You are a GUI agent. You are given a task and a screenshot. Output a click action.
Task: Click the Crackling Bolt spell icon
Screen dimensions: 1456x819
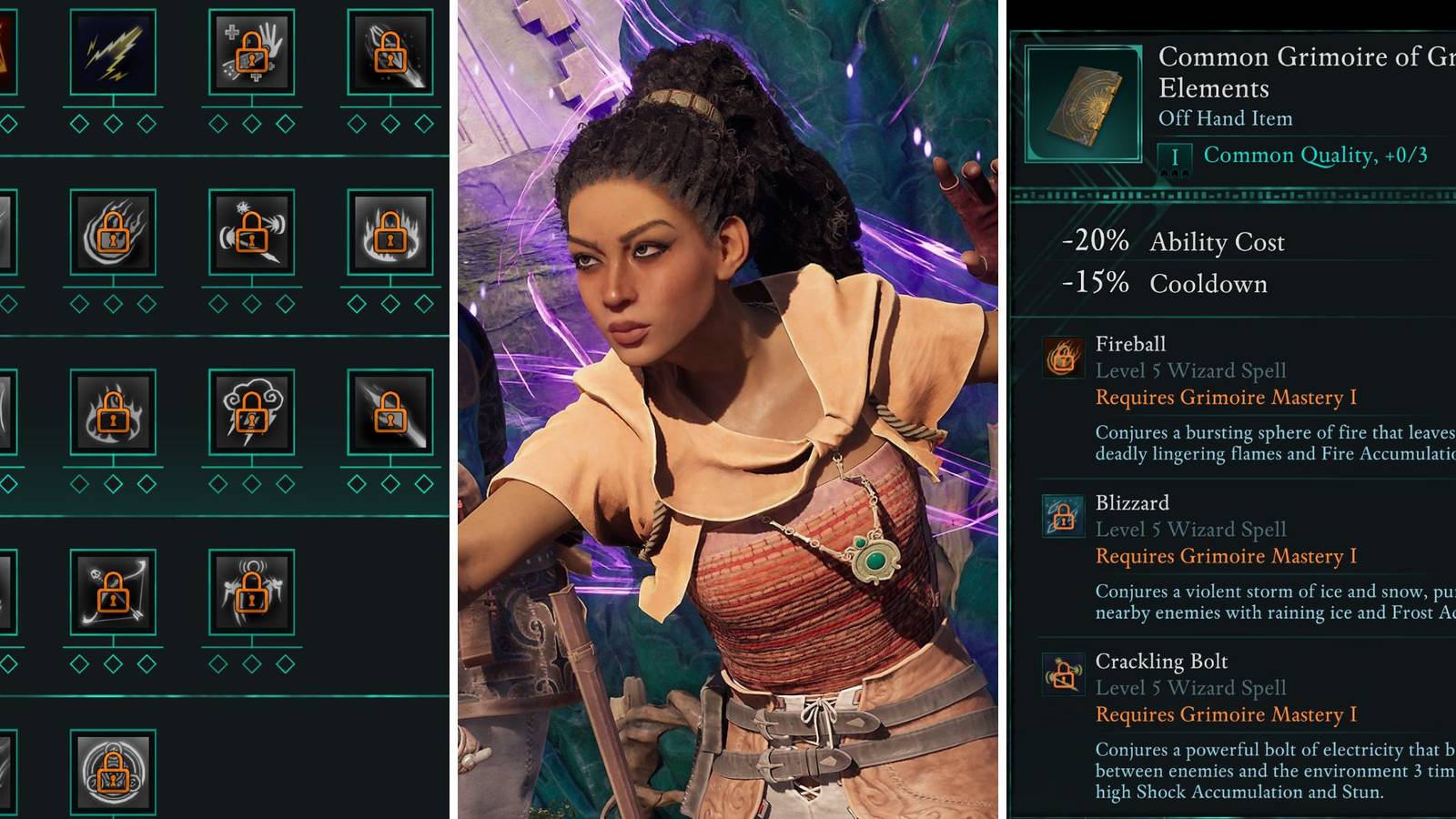coord(1063,674)
